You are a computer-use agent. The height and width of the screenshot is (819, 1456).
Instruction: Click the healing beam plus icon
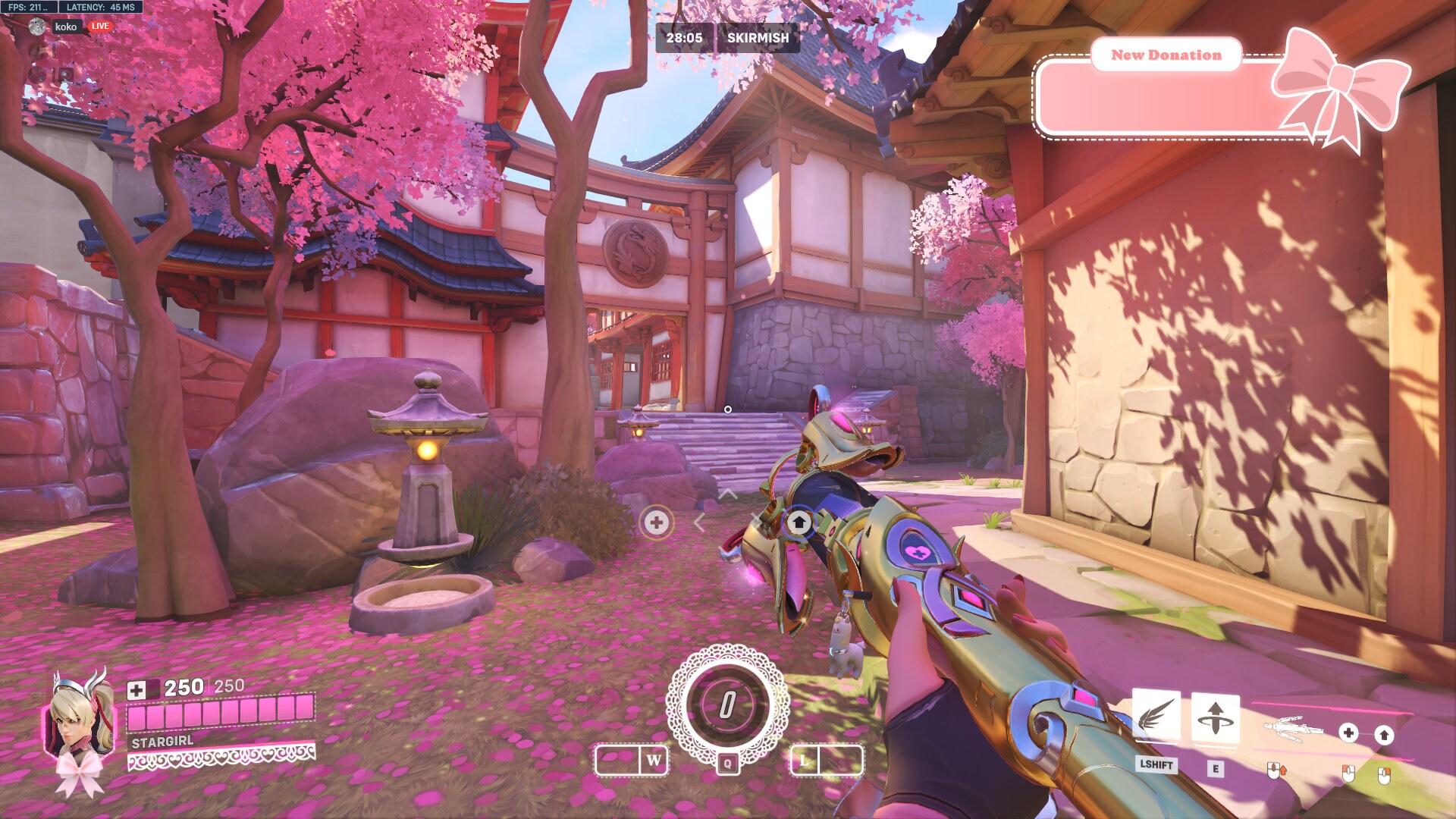[x=1348, y=732]
